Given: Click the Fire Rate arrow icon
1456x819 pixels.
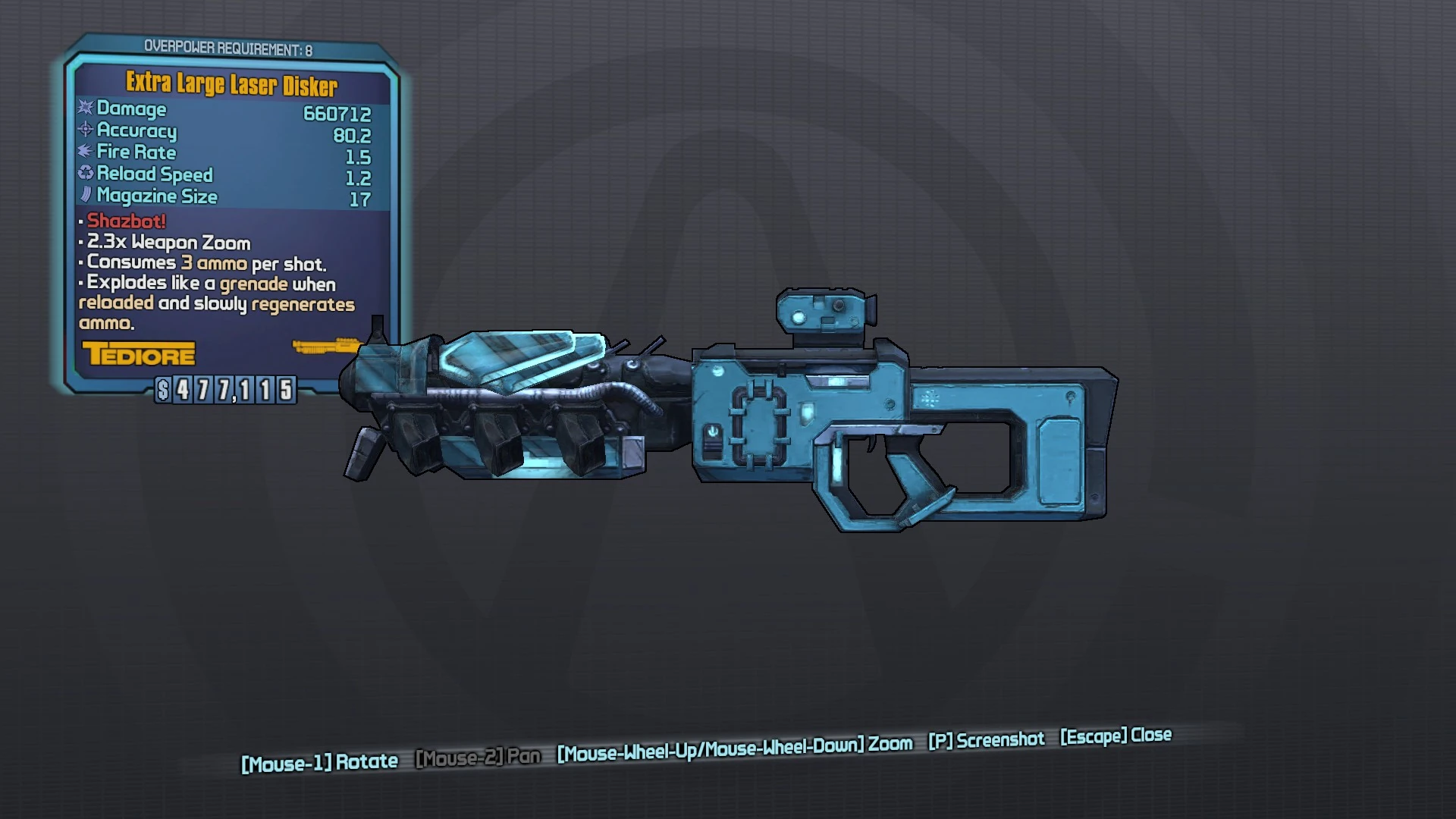Looking at the screenshot, I should coord(85,152).
